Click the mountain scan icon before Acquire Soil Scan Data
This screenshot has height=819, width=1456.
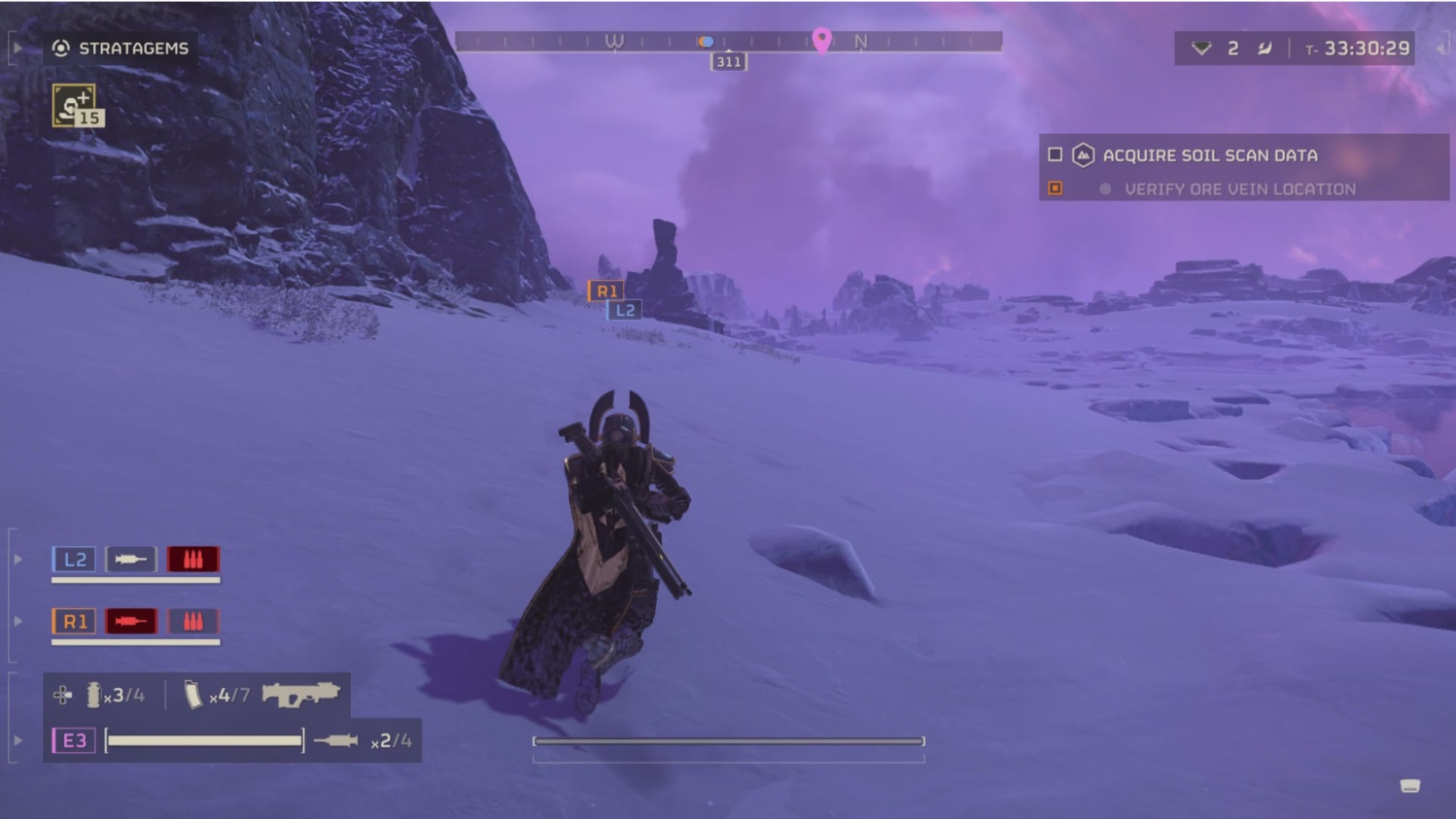(1082, 154)
